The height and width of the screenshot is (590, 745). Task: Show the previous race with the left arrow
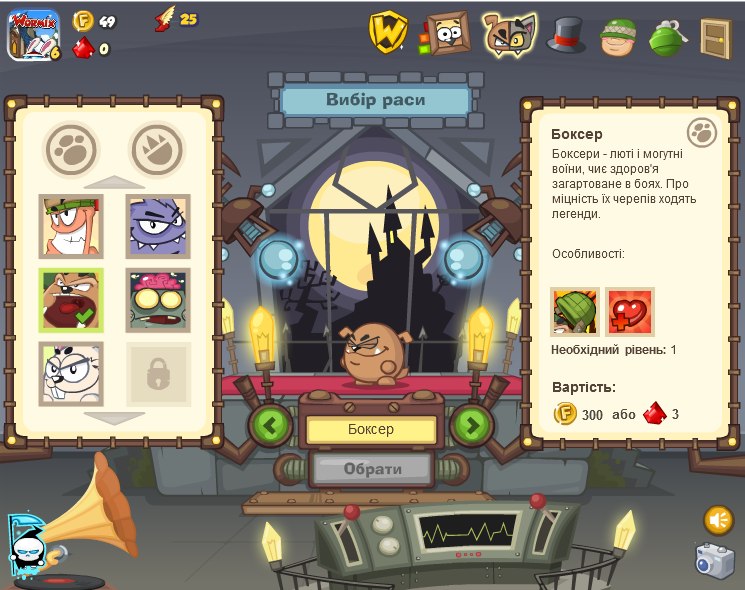[x=271, y=425]
